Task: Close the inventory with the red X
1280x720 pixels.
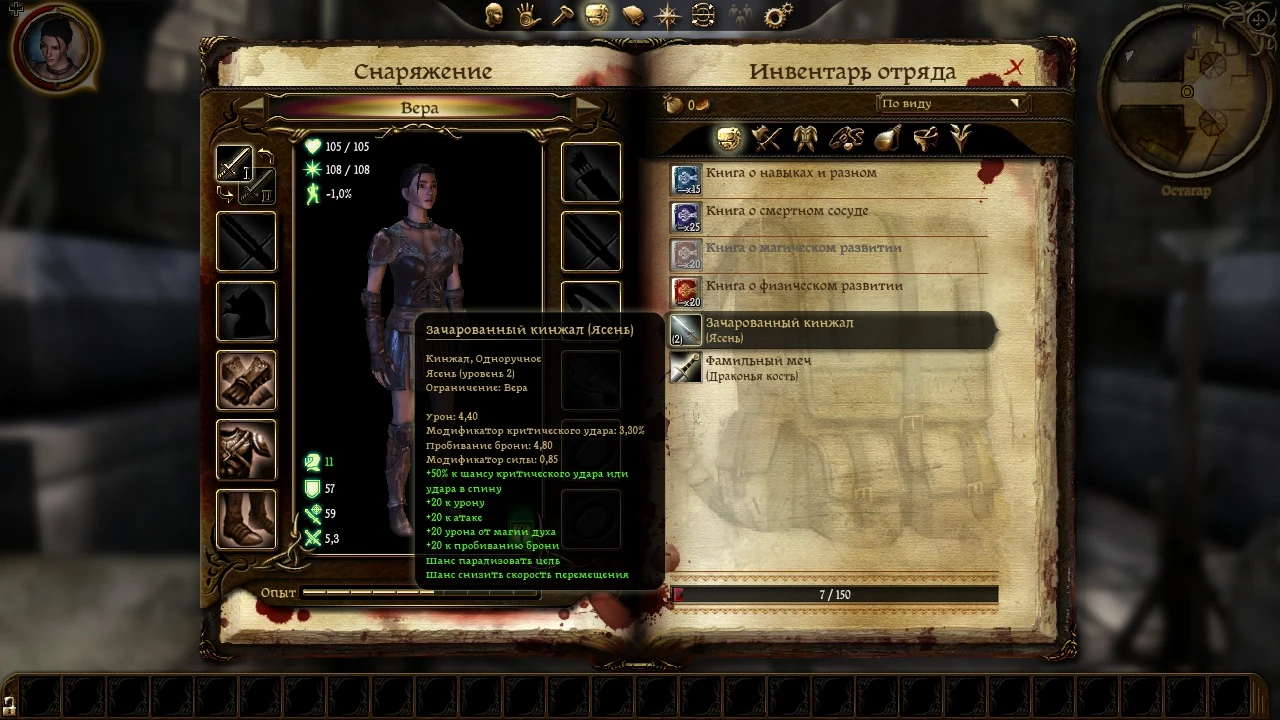Action: click(1015, 66)
